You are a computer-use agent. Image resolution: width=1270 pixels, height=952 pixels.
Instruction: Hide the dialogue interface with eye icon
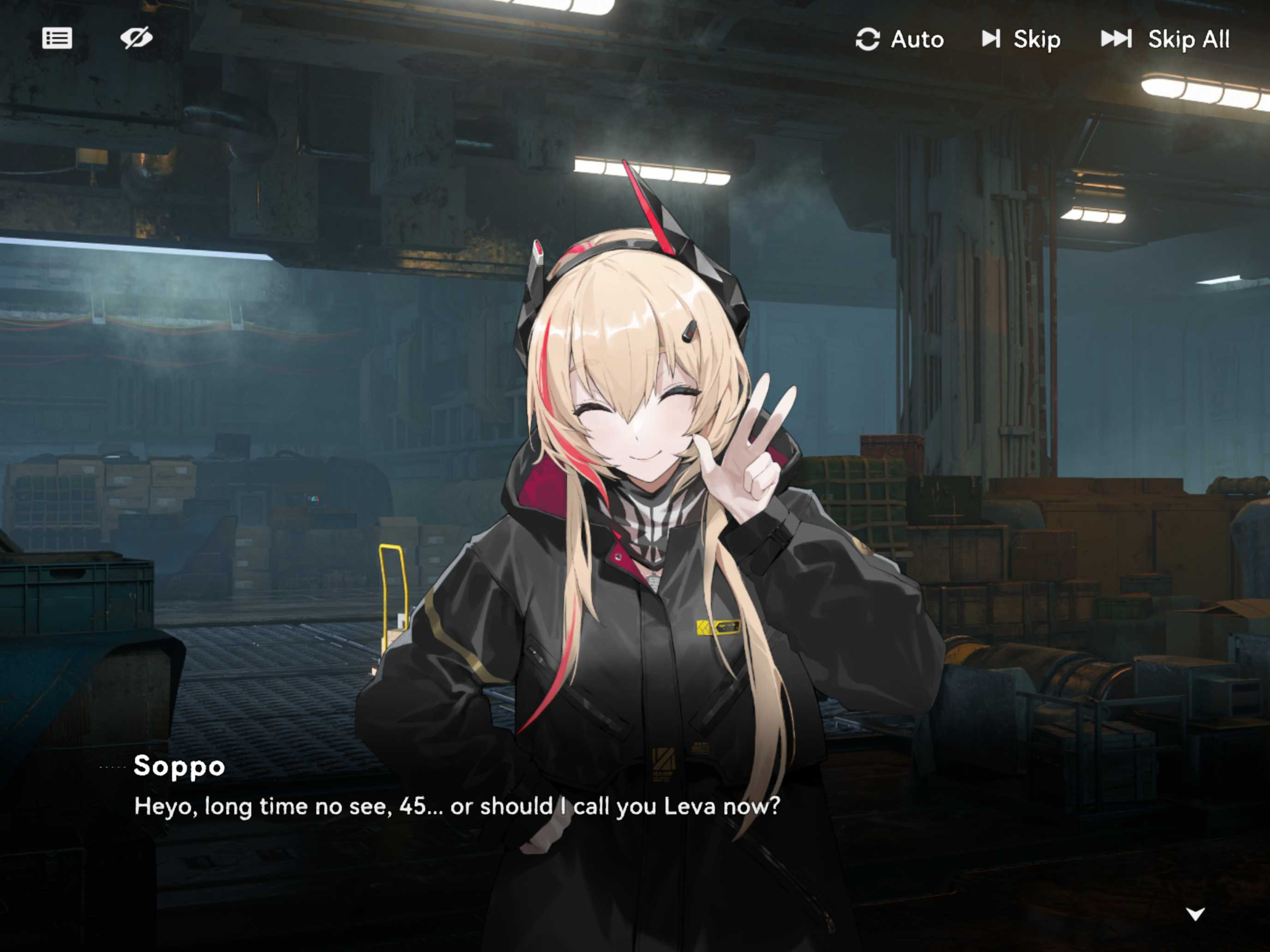[x=136, y=38]
